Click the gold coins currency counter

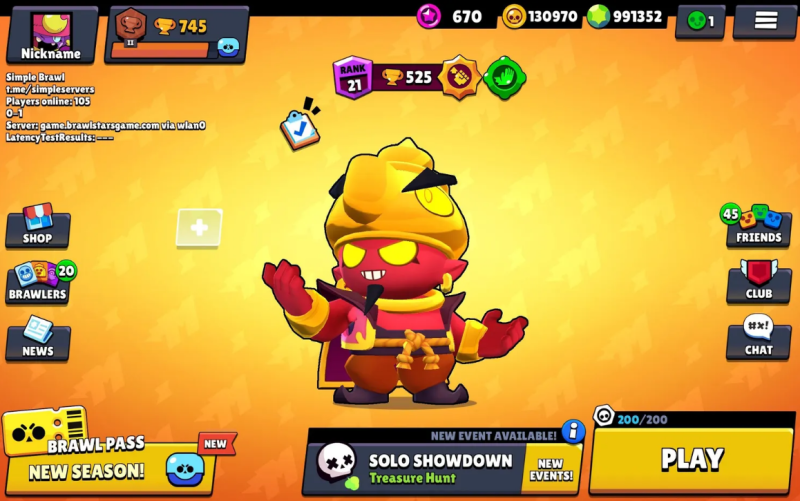click(541, 17)
